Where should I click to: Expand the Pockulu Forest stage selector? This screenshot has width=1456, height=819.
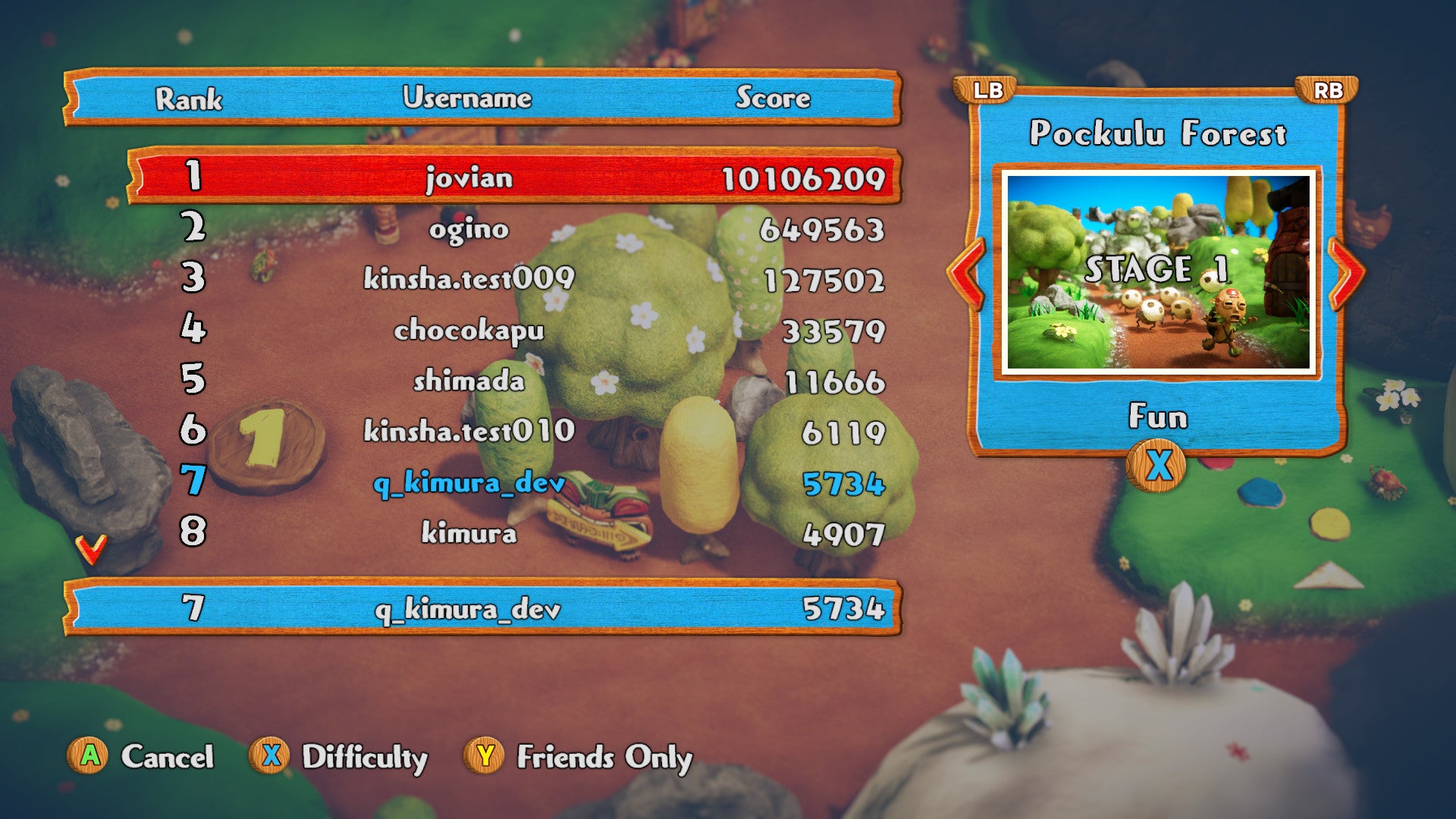(x=1159, y=134)
